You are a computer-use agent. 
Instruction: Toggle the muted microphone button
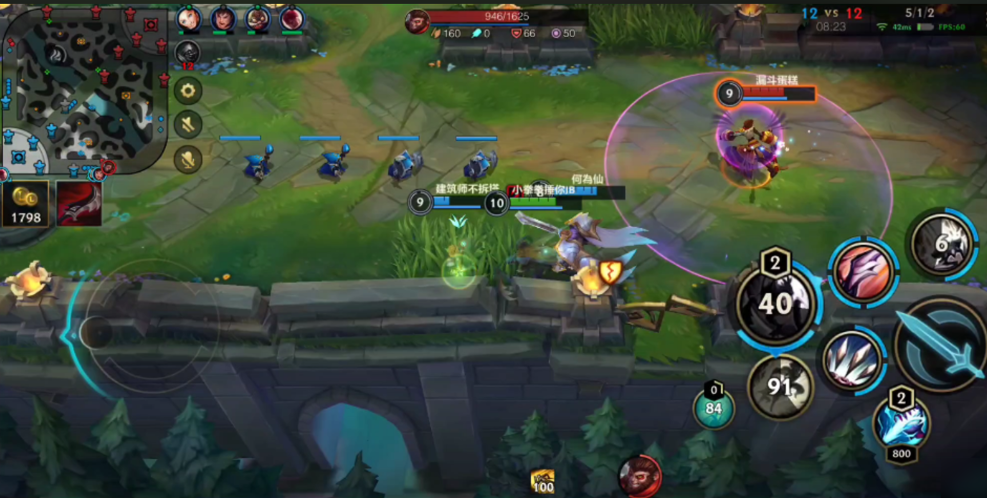click(x=188, y=158)
